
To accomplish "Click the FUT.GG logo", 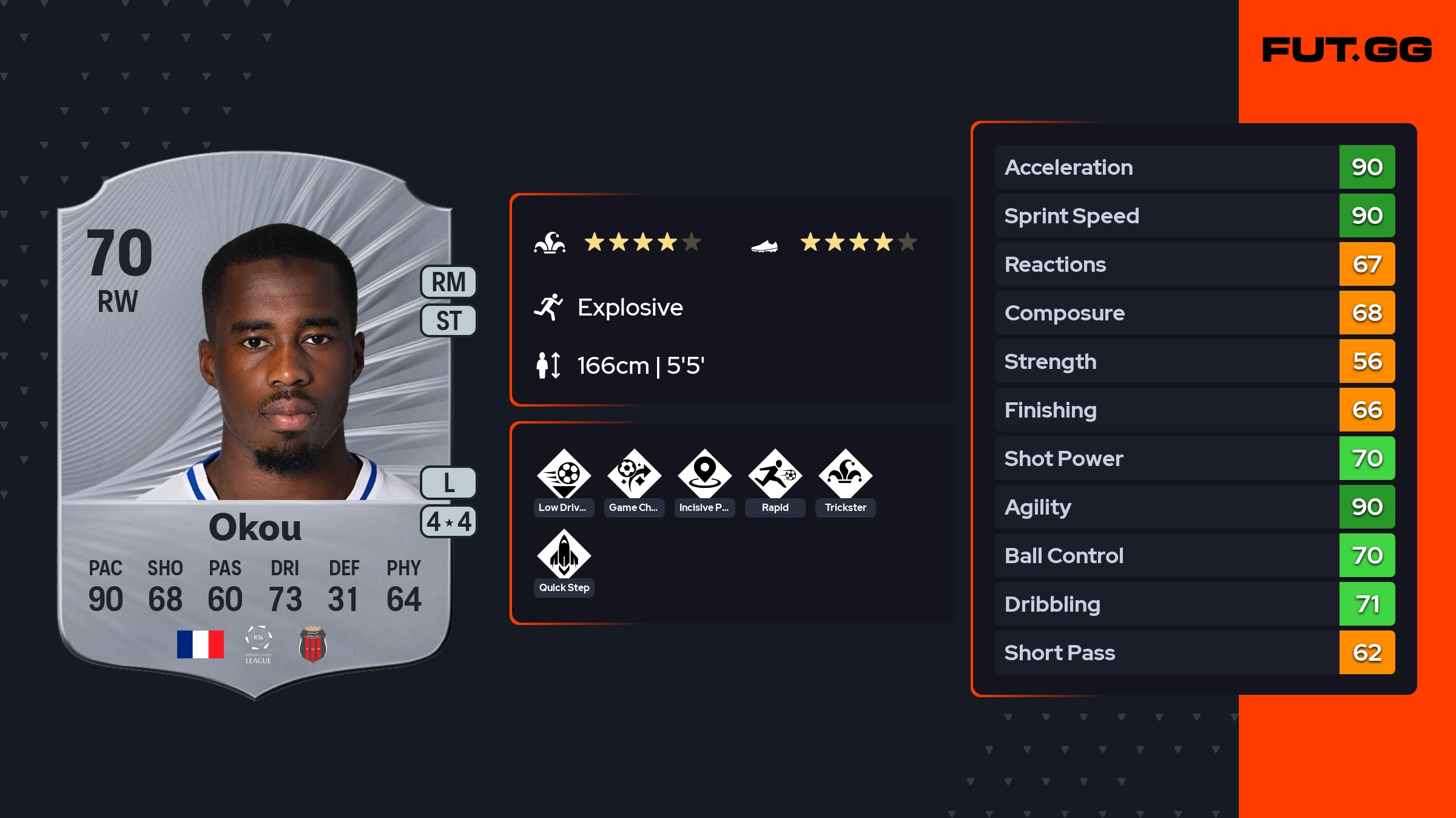I will coord(1347,50).
